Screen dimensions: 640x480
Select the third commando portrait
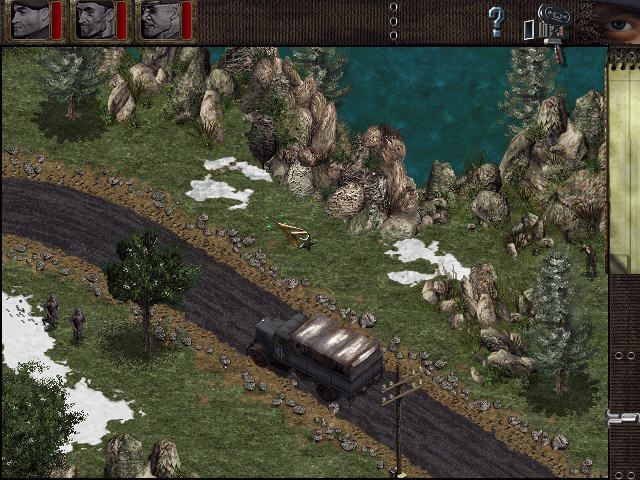(159, 20)
